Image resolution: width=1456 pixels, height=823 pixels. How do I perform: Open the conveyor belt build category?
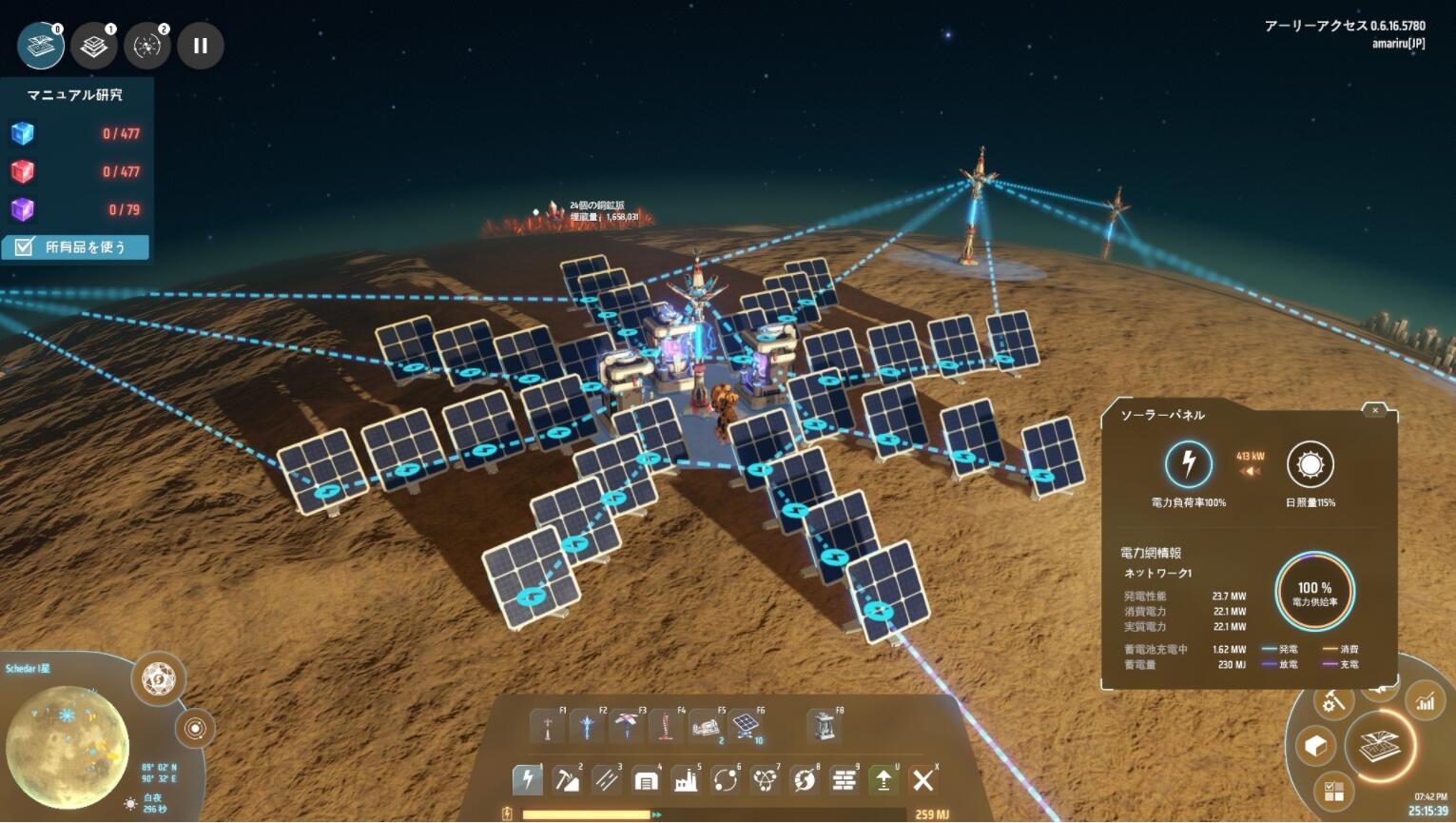pos(606,780)
